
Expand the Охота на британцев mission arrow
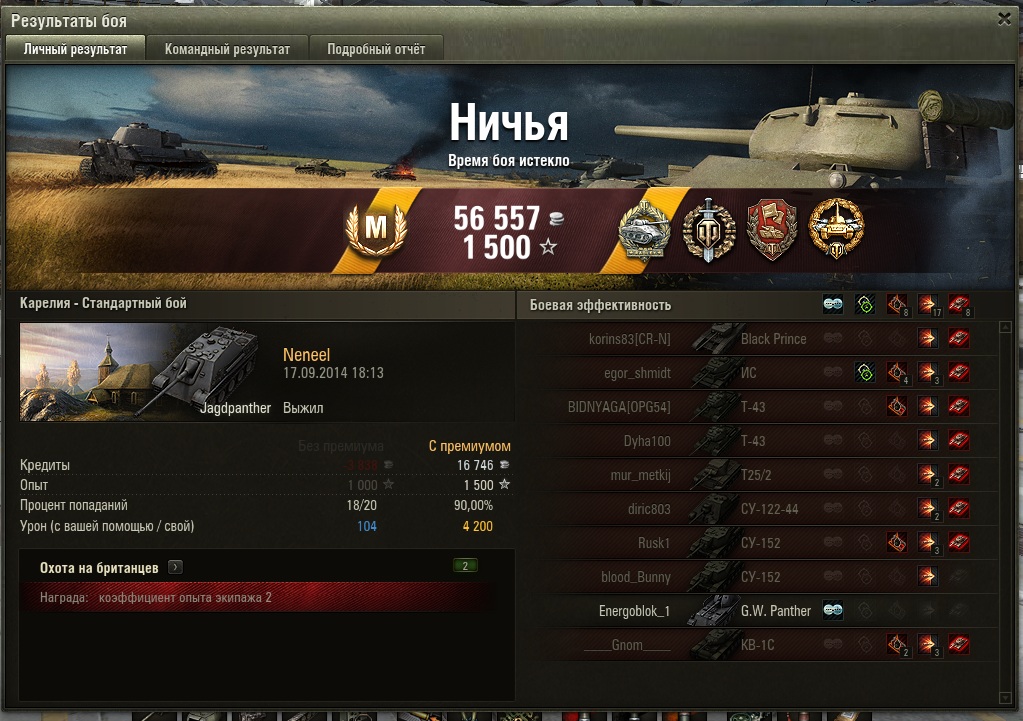pos(175,567)
